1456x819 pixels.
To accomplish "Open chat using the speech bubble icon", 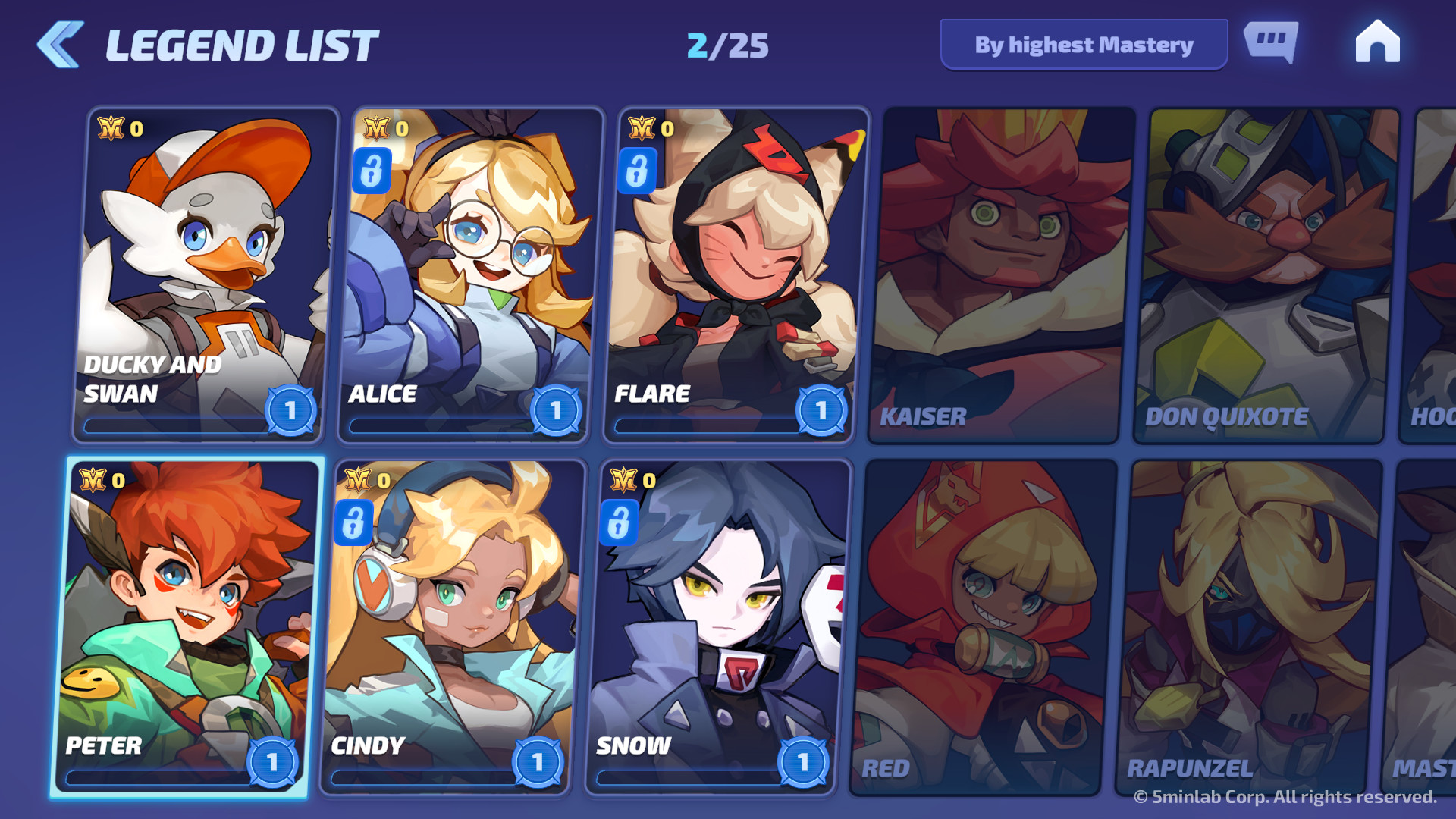I will 1271,43.
